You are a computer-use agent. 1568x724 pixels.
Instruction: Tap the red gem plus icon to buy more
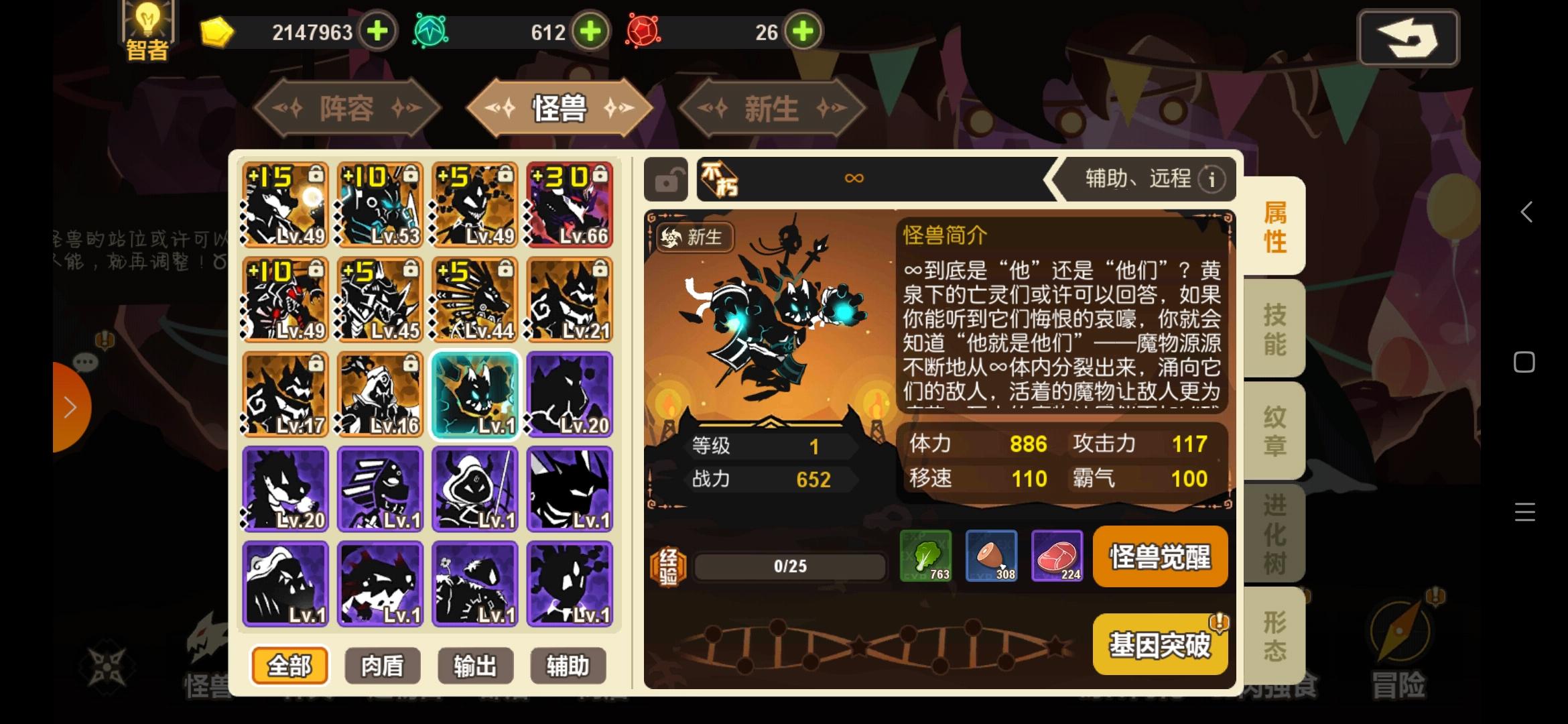[802, 31]
